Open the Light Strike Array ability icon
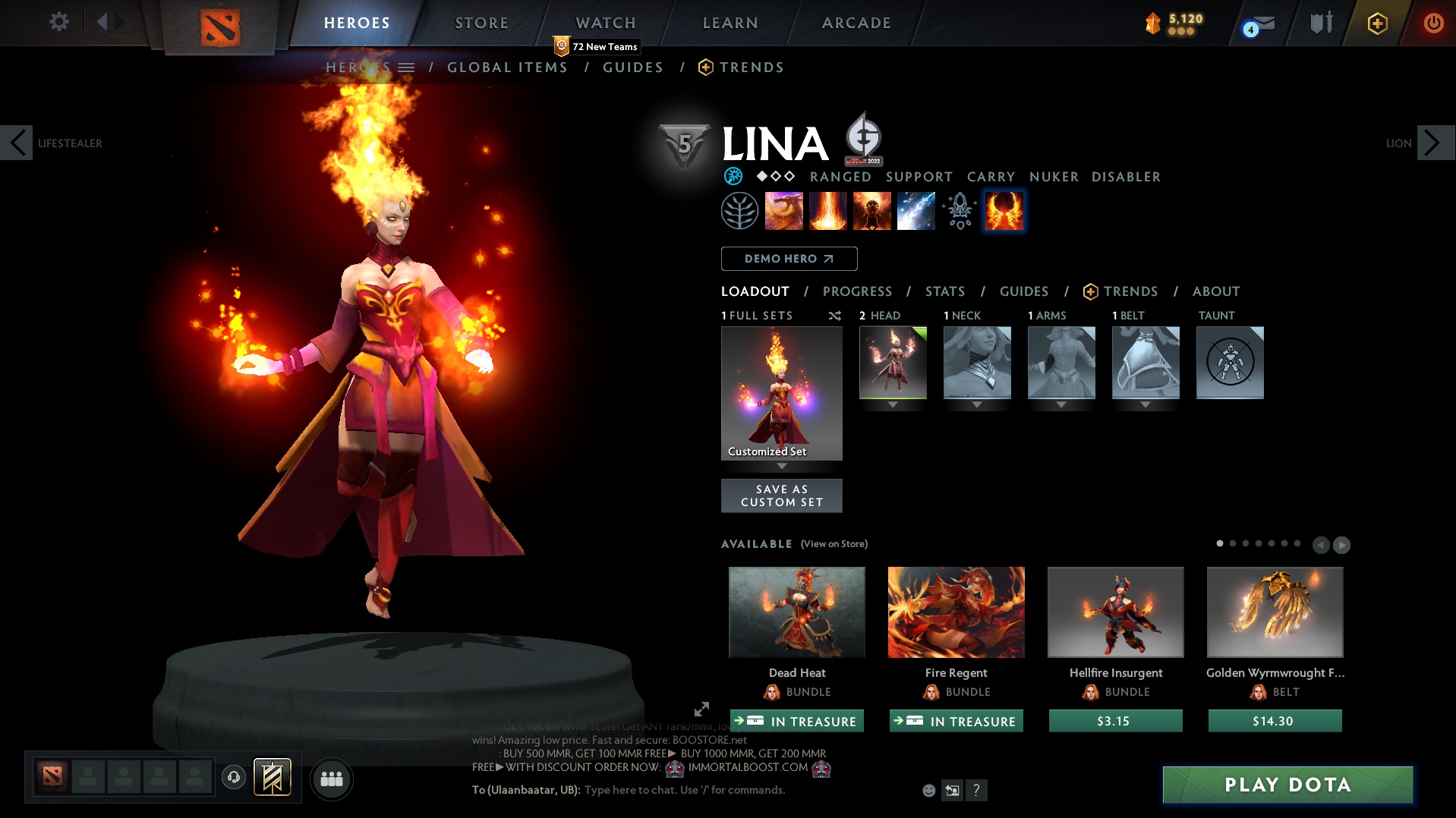 point(828,211)
